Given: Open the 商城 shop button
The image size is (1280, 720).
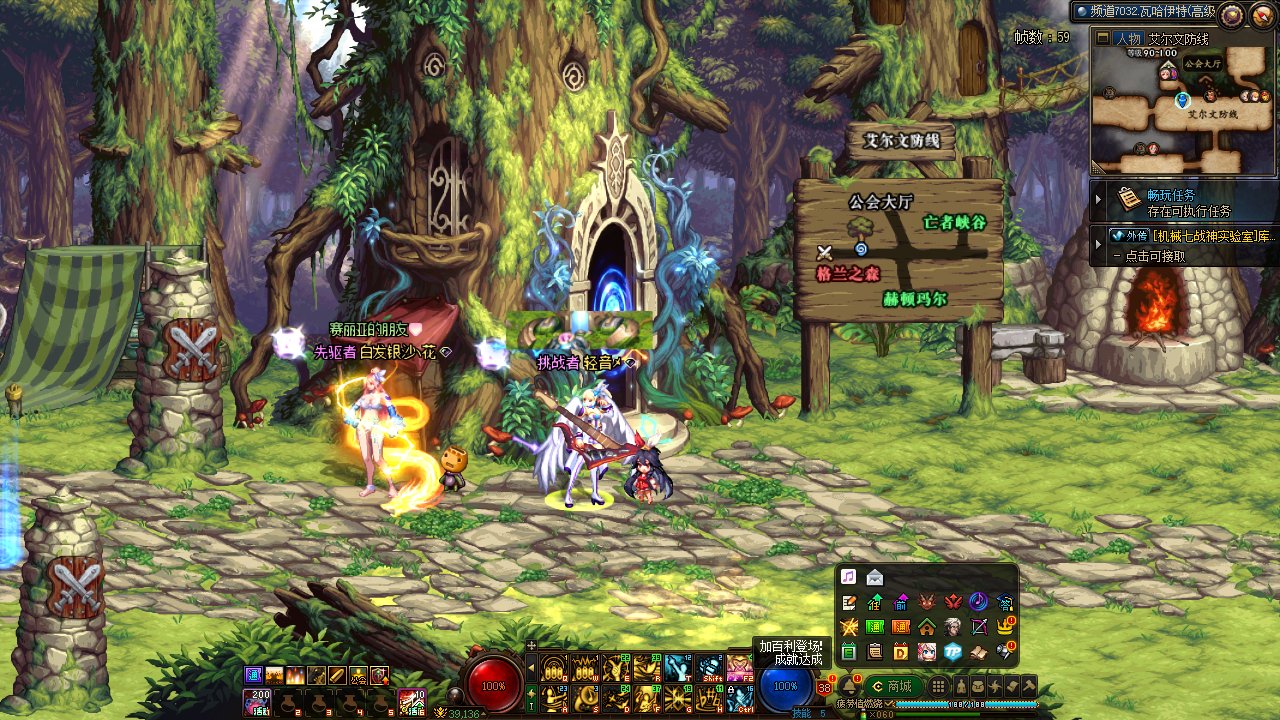Looking at the screenshot, I should [892, 686].
